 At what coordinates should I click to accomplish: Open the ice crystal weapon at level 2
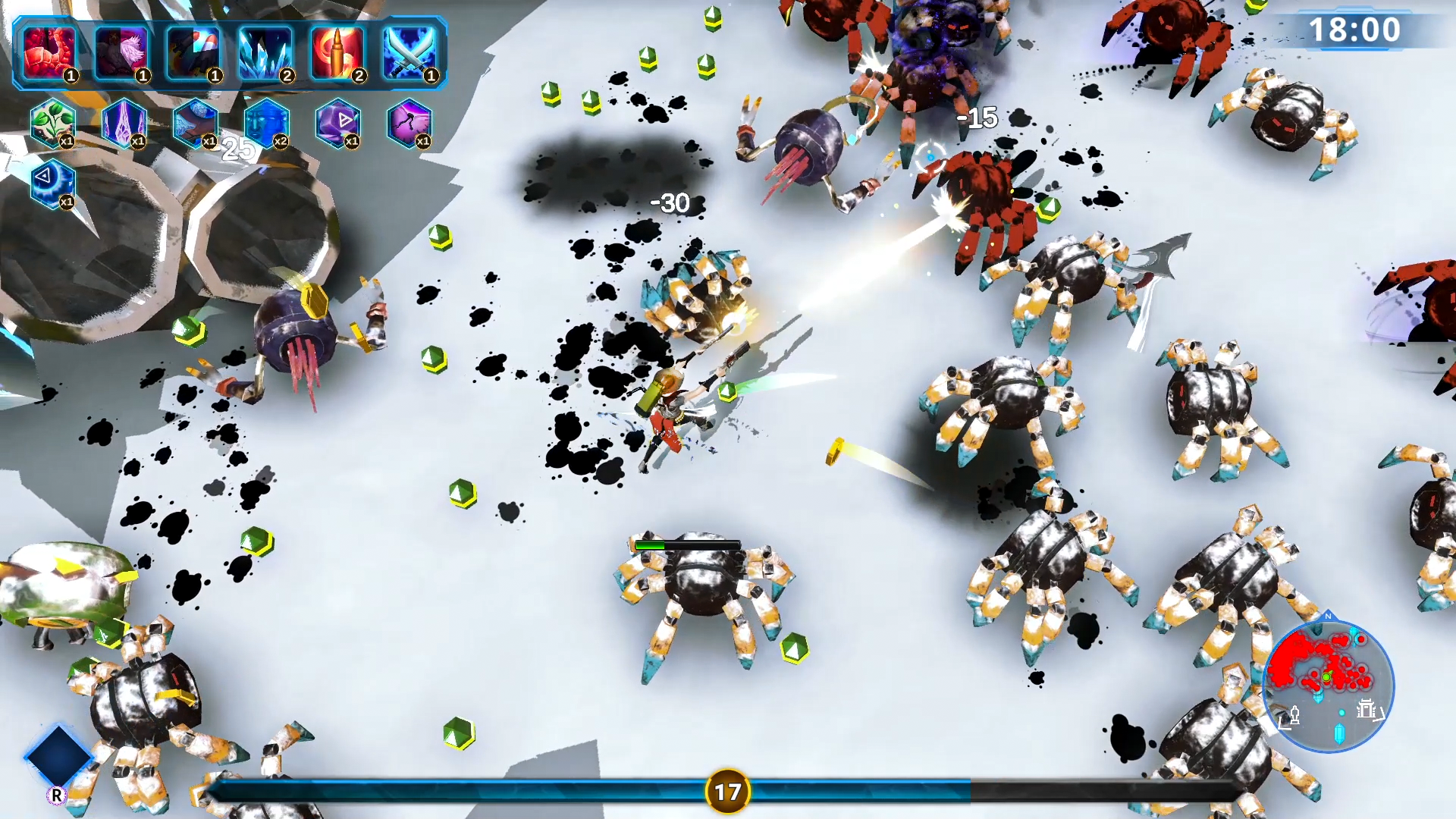[265, 52]
